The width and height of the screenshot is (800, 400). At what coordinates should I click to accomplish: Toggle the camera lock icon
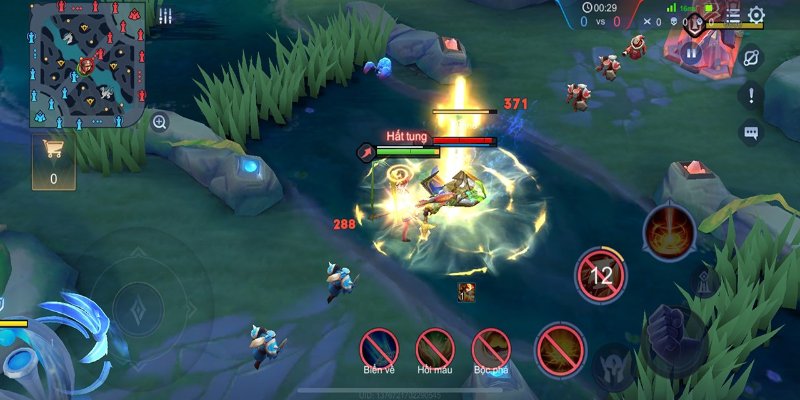pyautogui.click(x=751, y=57)
